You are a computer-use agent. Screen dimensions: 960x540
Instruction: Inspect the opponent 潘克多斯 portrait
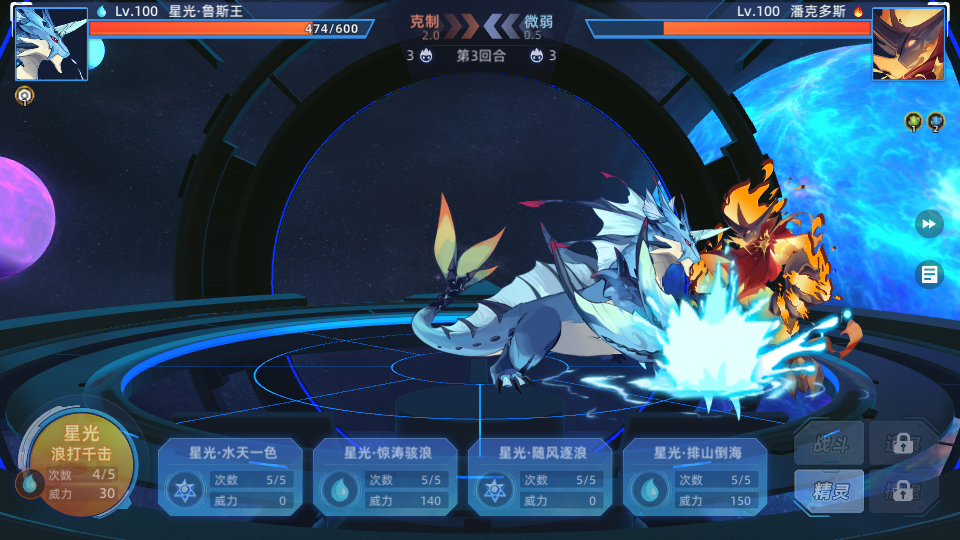click(x=908, y=44)
